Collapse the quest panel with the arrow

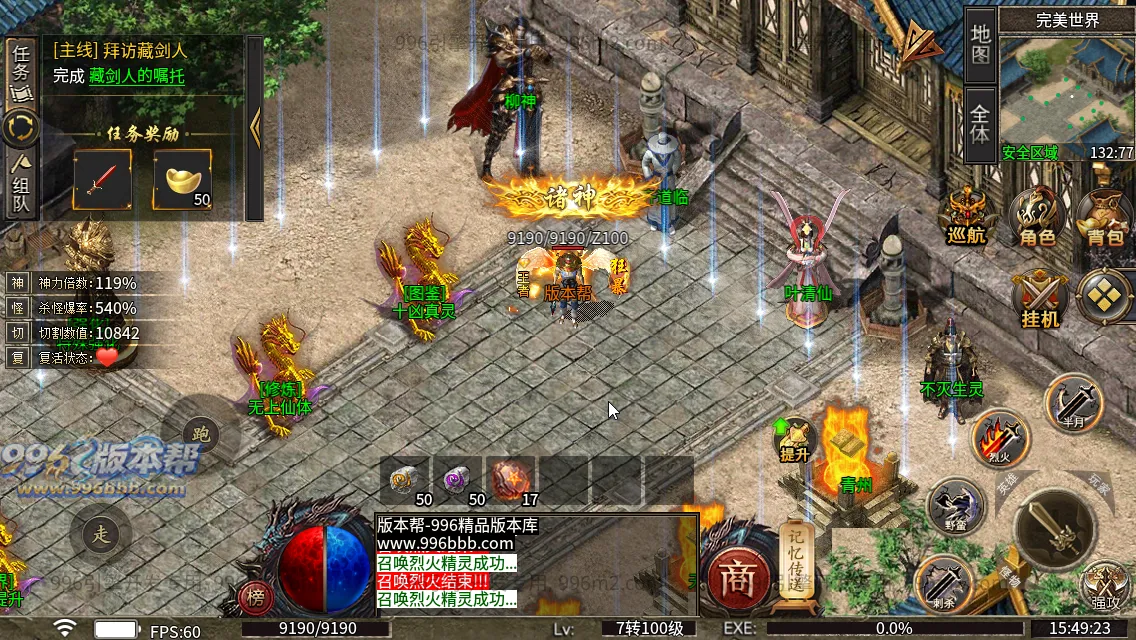254,127
